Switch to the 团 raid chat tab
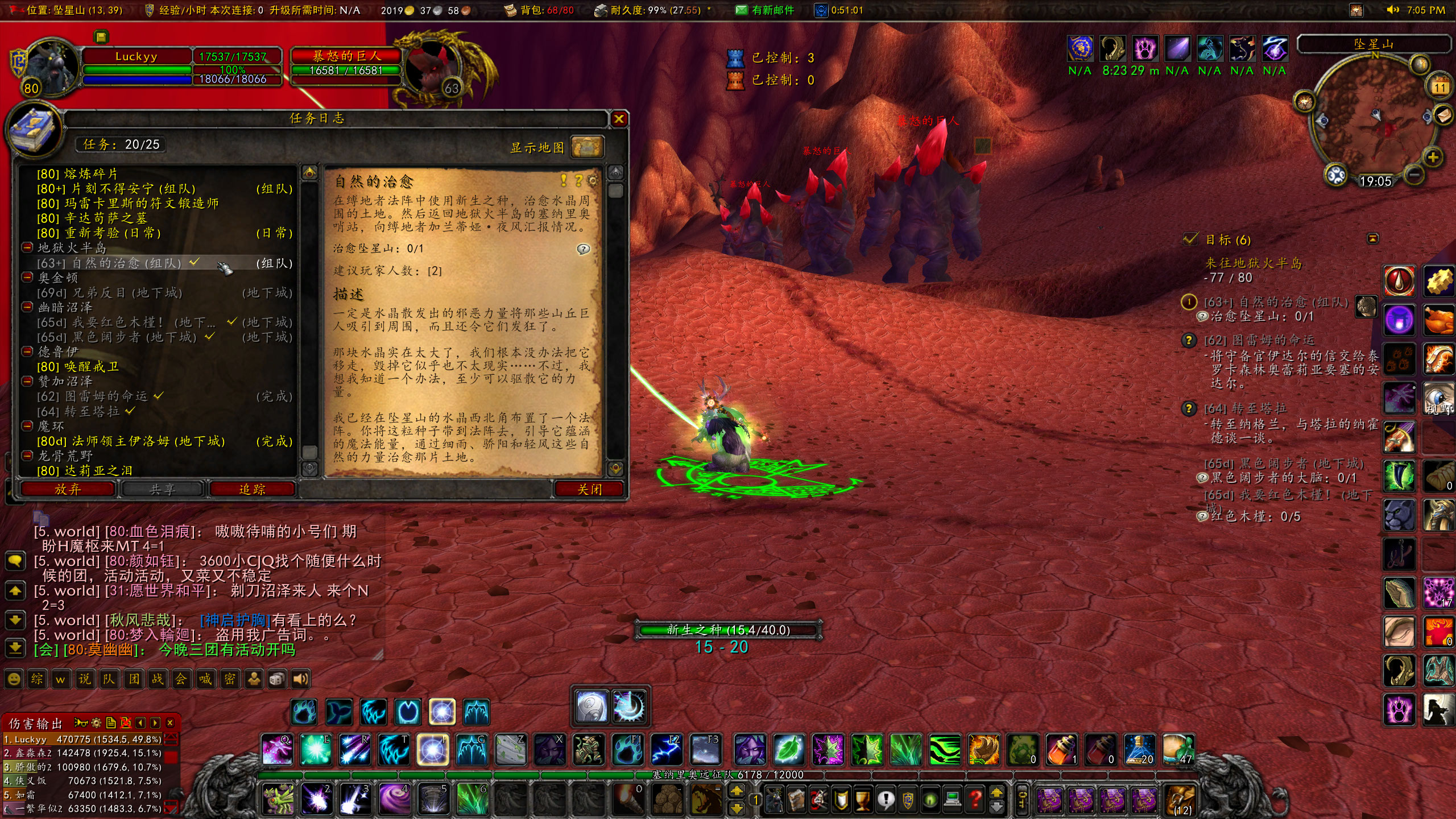Viewport: 1456px width, 819px height. tap(133, 679)
